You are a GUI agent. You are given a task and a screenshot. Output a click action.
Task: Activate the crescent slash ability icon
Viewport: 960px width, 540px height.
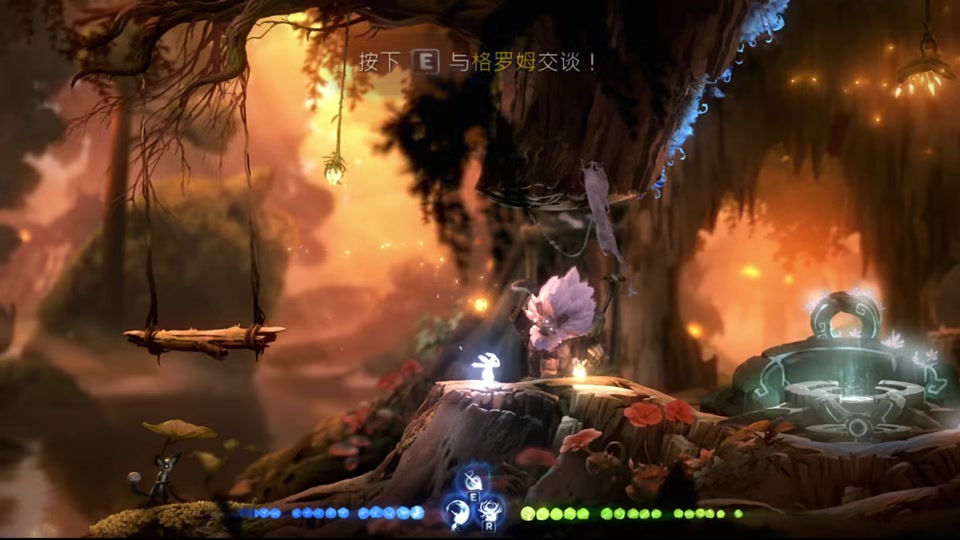(x=455, y=512)
